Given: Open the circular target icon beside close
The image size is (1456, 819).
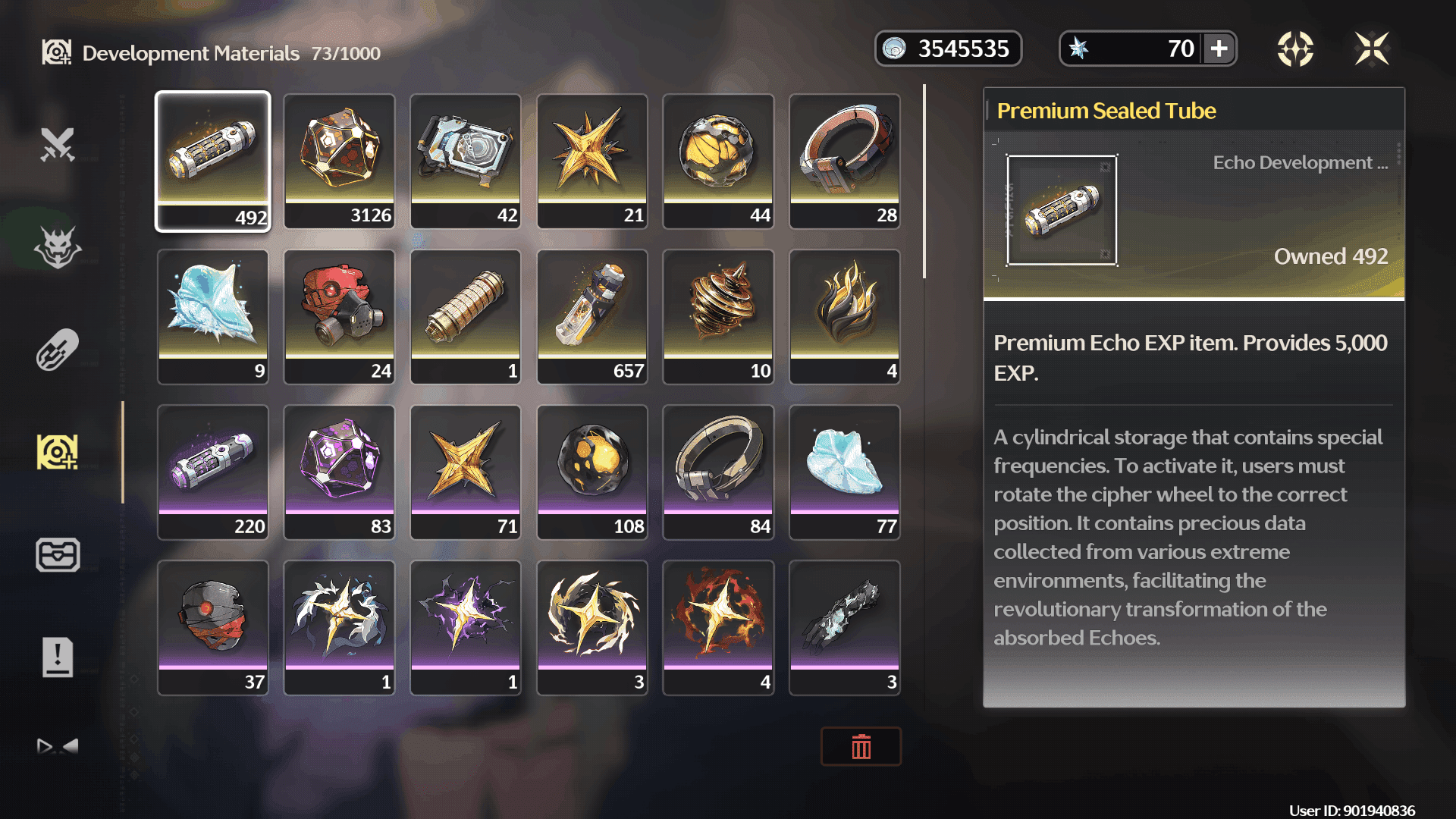Looking at the screenshot, I should (x=1295, y=49).
